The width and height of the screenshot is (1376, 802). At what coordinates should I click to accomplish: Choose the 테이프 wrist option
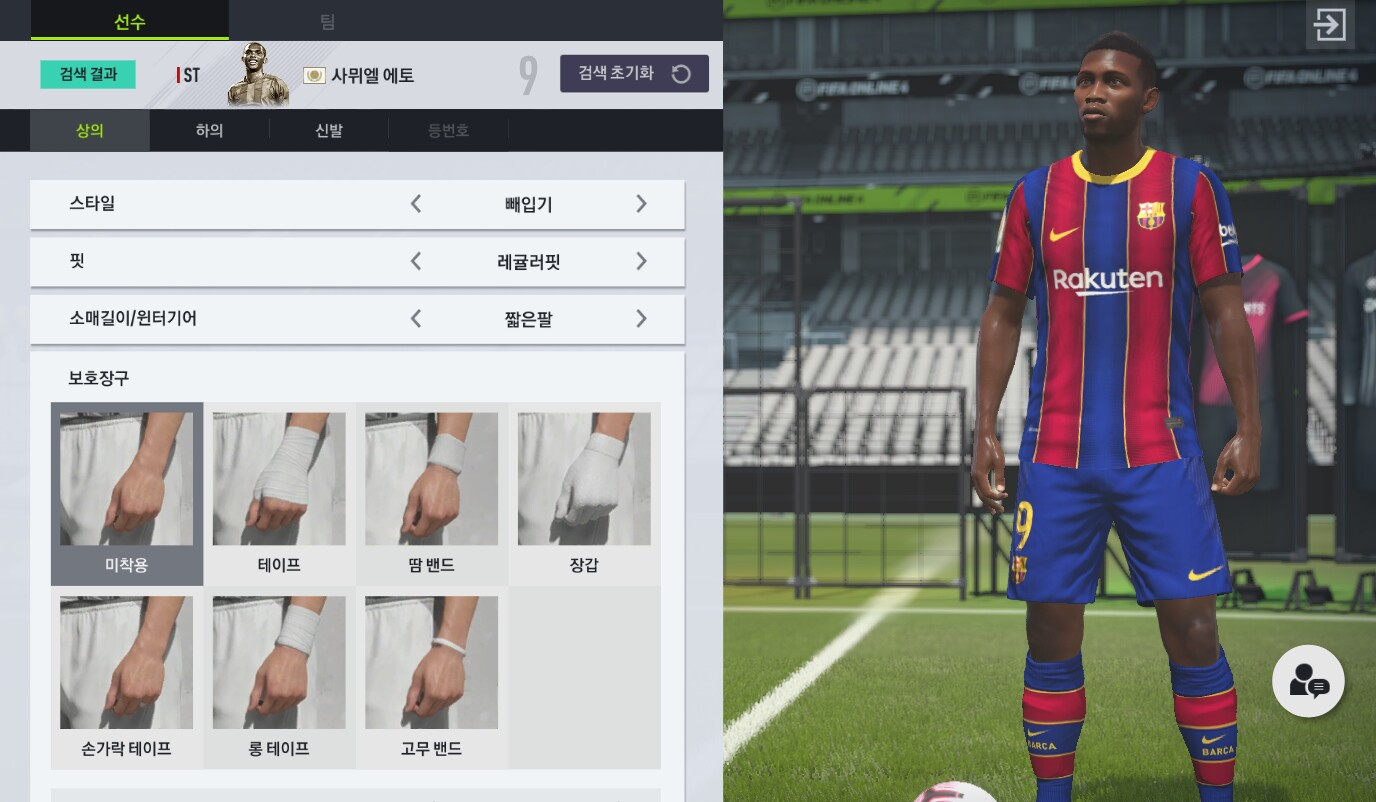point(279,493)
